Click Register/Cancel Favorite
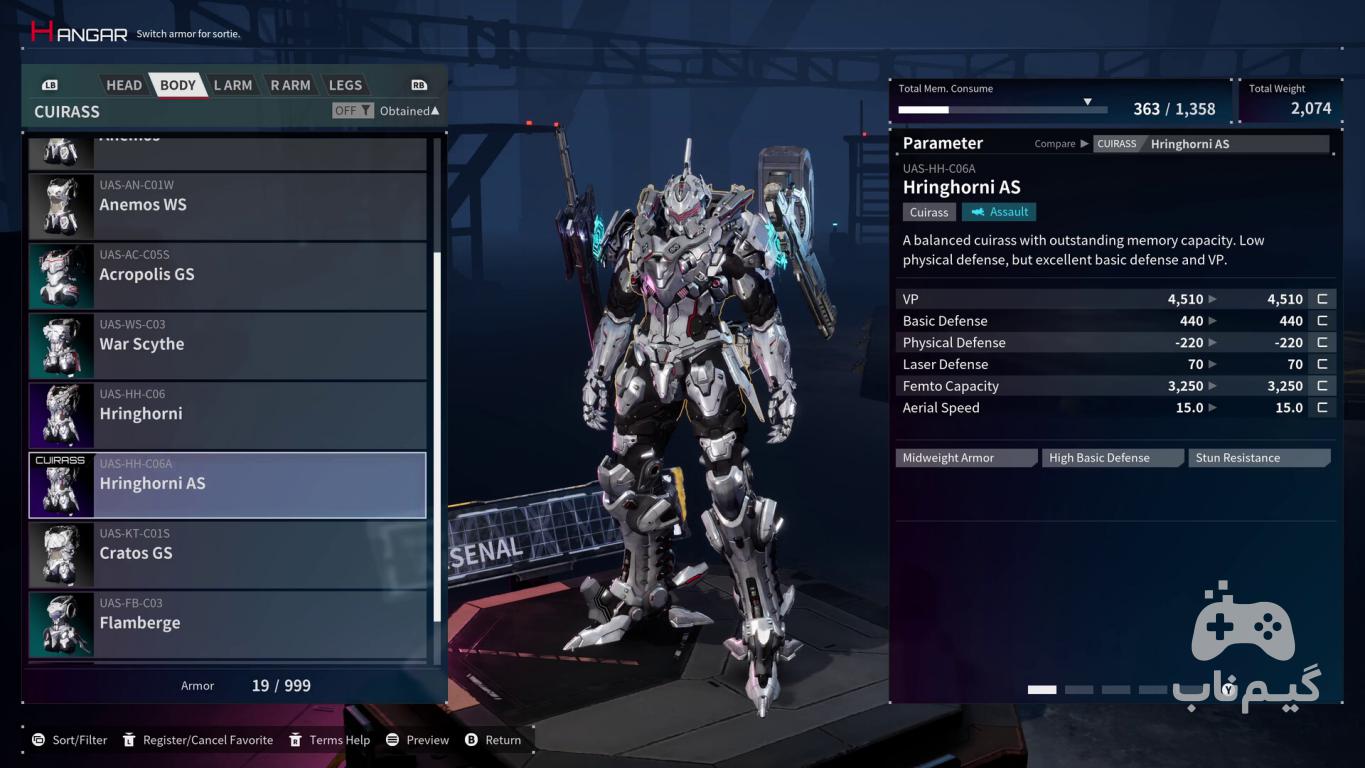Image resolution: width=1365 pixels, height=768 pixels. 198,740
